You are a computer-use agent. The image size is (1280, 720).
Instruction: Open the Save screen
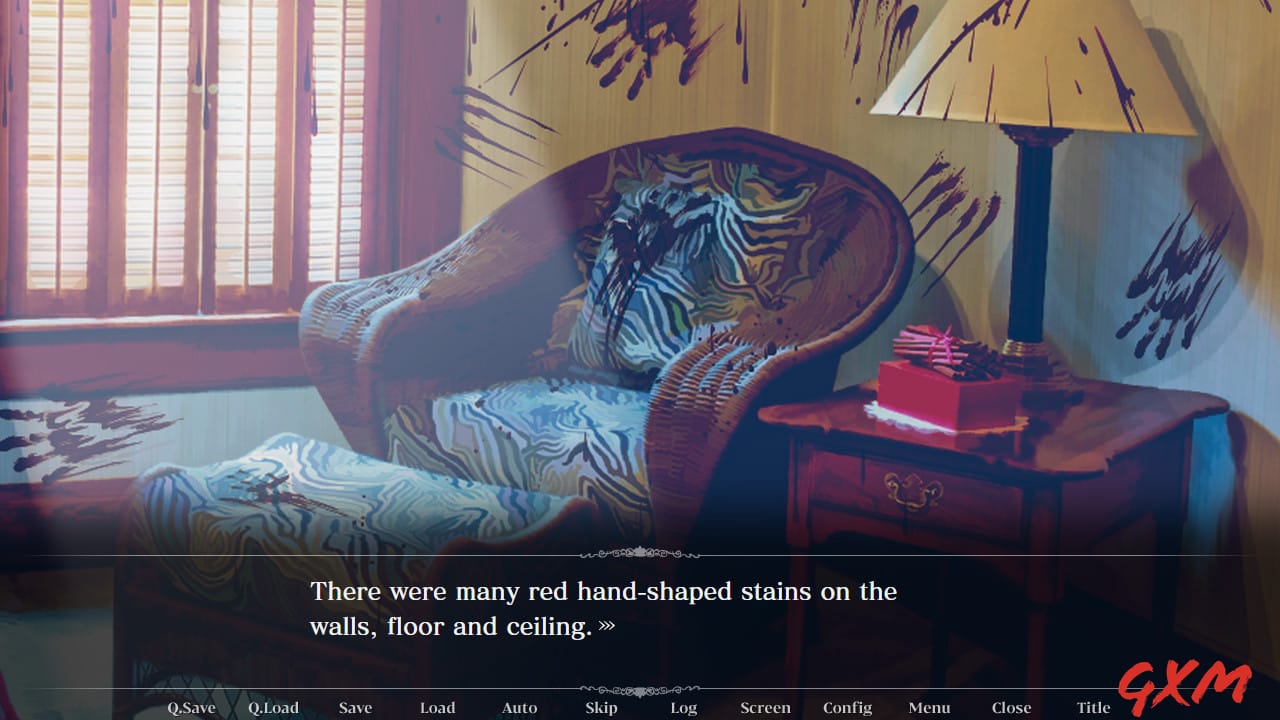(356, 707)
